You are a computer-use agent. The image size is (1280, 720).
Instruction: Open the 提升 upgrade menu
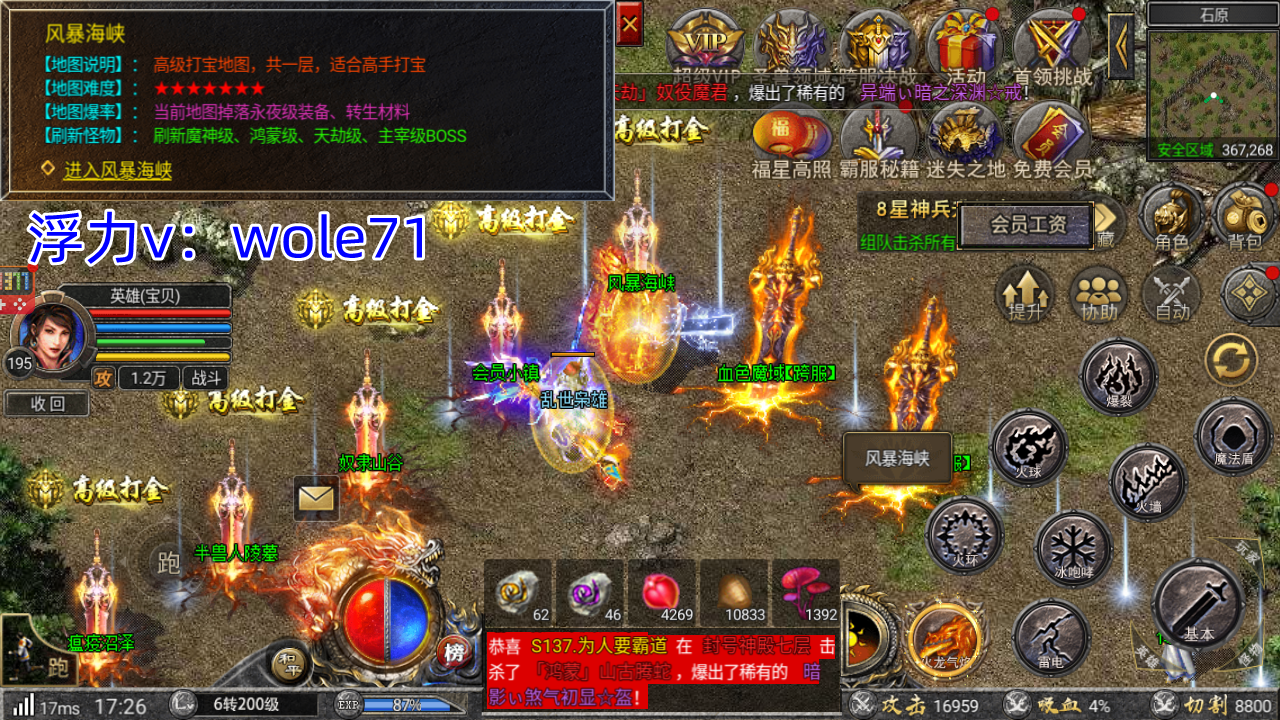click(x=1025, y=295)
